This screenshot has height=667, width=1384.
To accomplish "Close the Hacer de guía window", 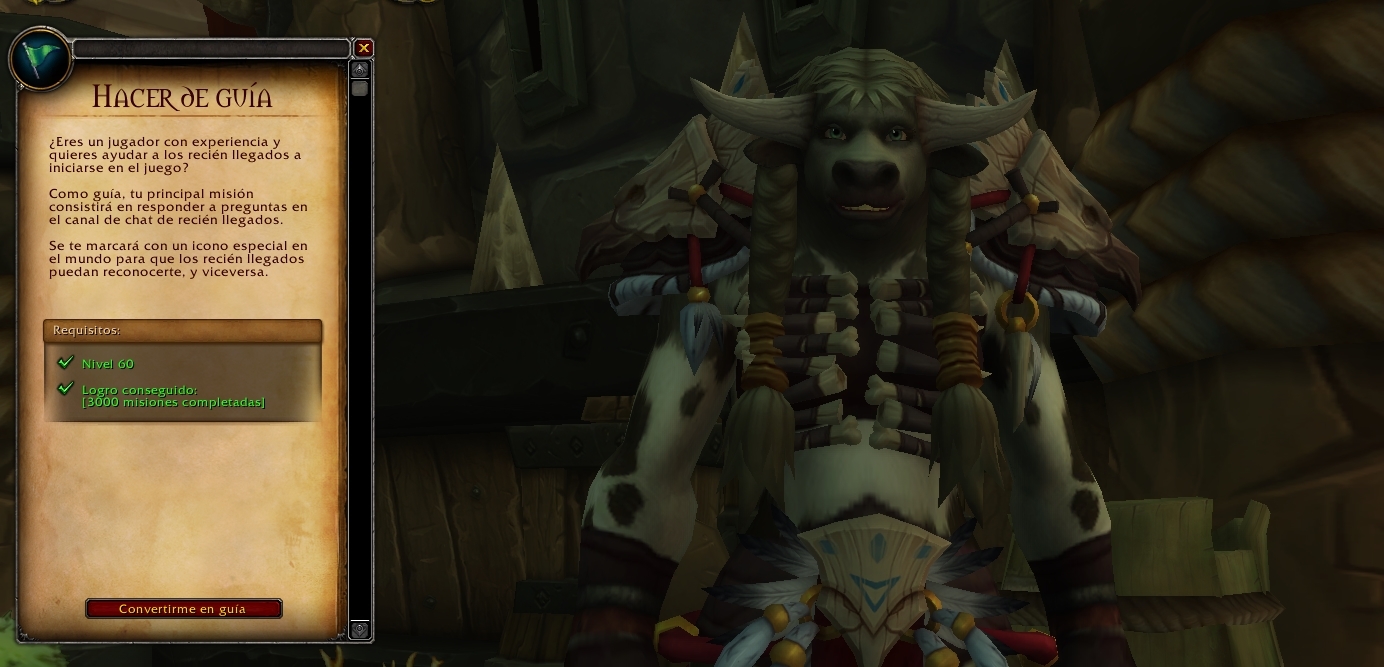I will (x=364, y=48).
